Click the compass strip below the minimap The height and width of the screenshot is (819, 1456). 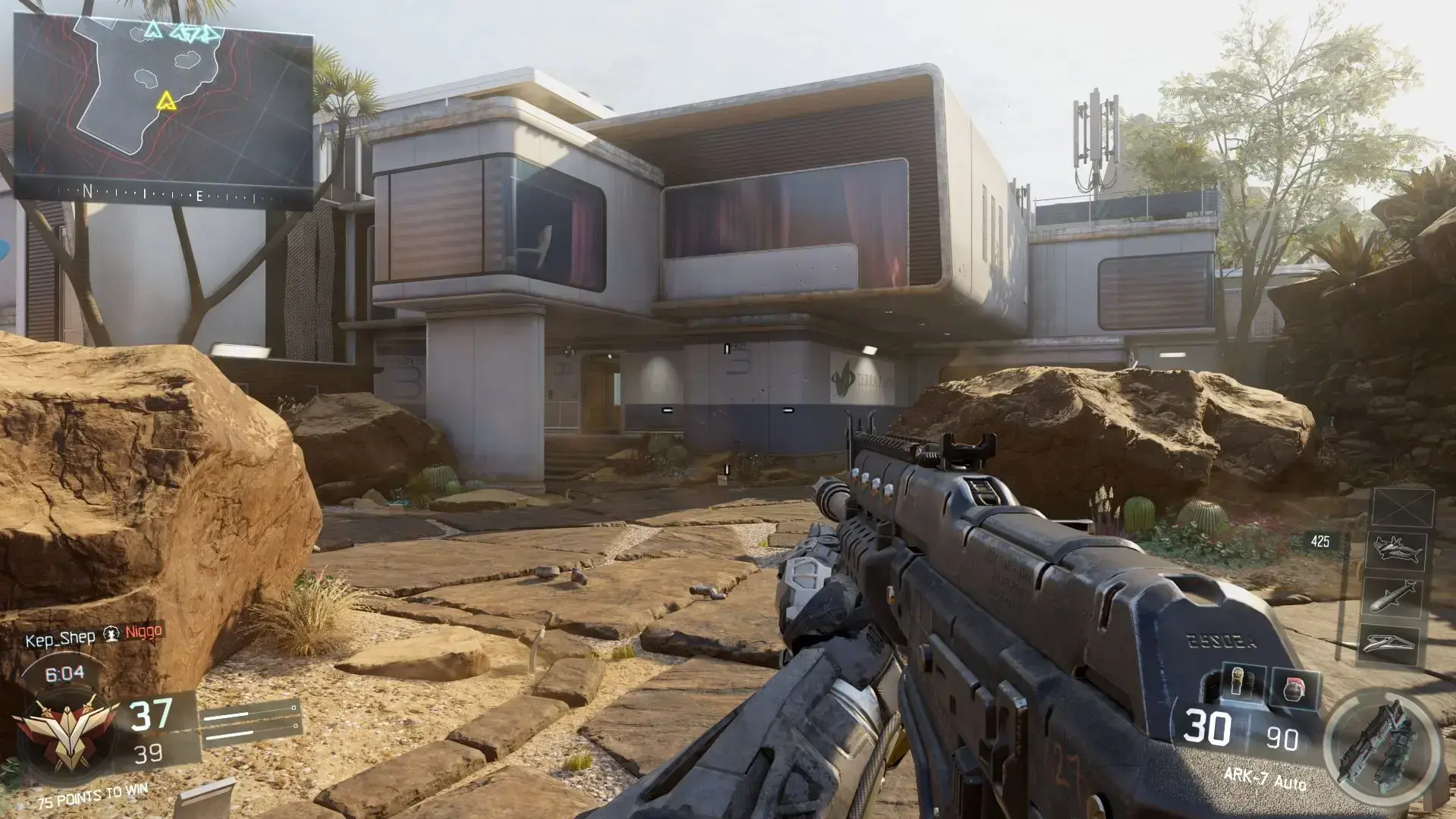(163, 196)
